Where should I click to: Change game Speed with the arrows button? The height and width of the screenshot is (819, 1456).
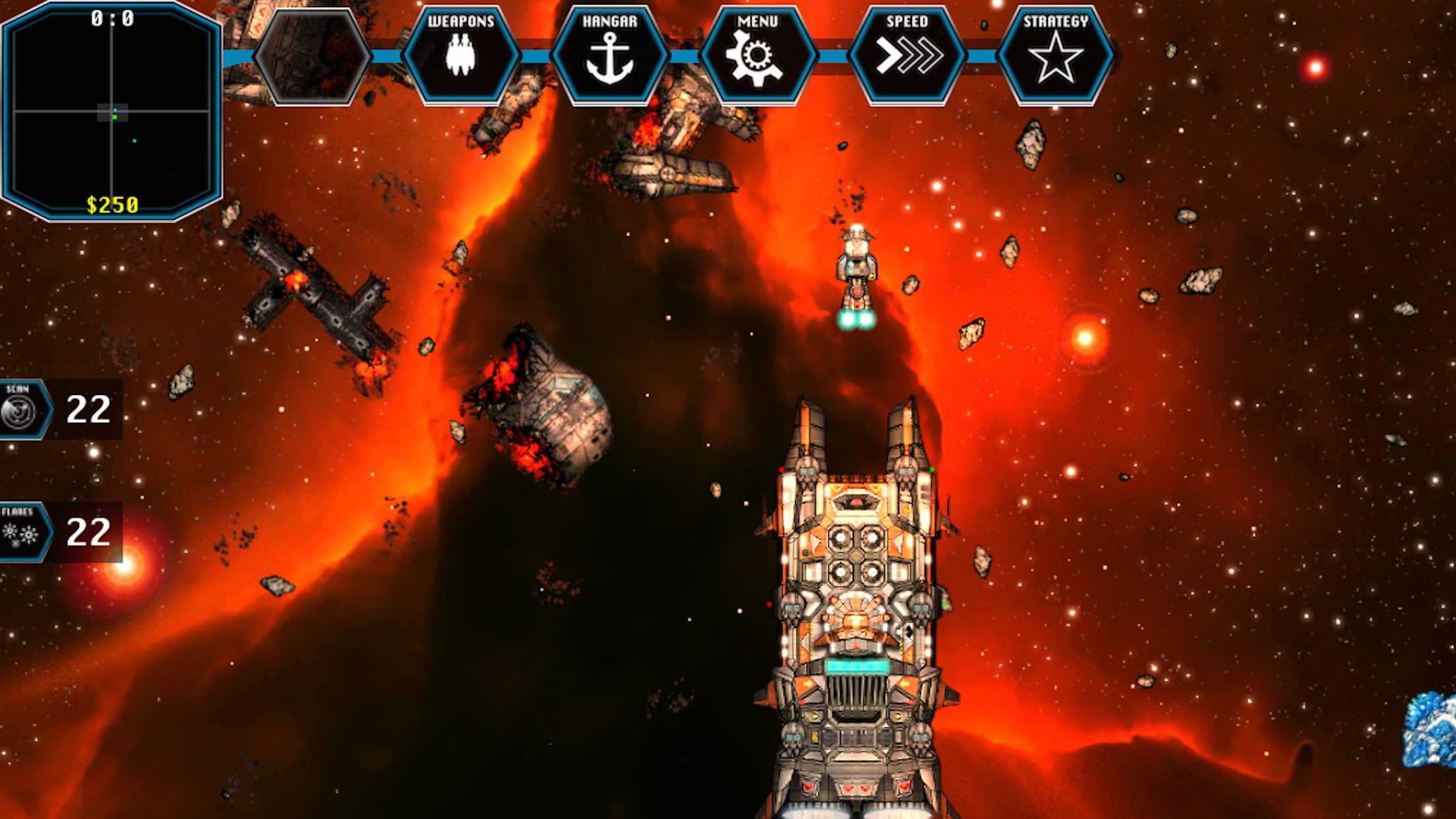907,55
